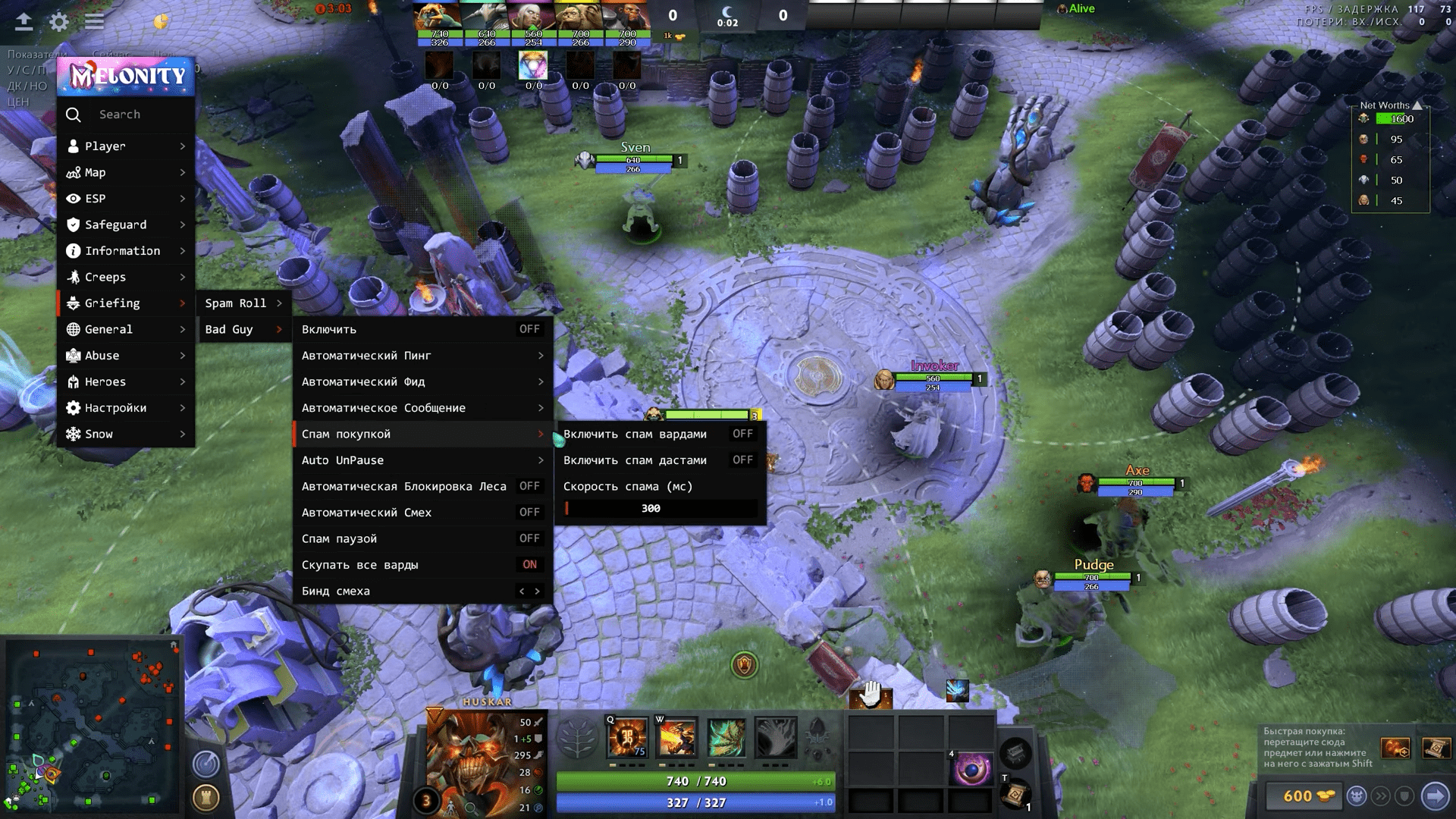The height and width of the screenshot is (819, 1456).
Task: Open the ESP submenu
Action: tap(125, 199)
